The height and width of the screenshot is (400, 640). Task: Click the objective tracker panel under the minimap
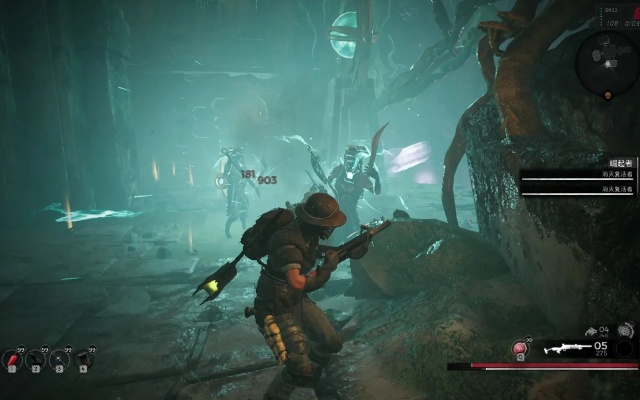(x=578, y=175)
